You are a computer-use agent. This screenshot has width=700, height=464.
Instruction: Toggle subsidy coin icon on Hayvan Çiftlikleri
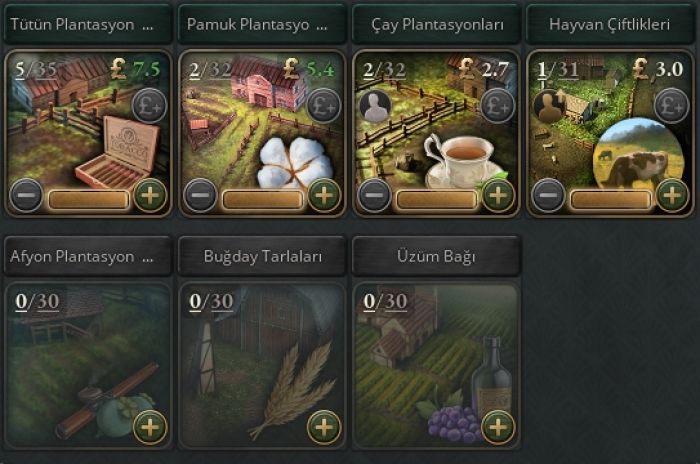point(671,105)
